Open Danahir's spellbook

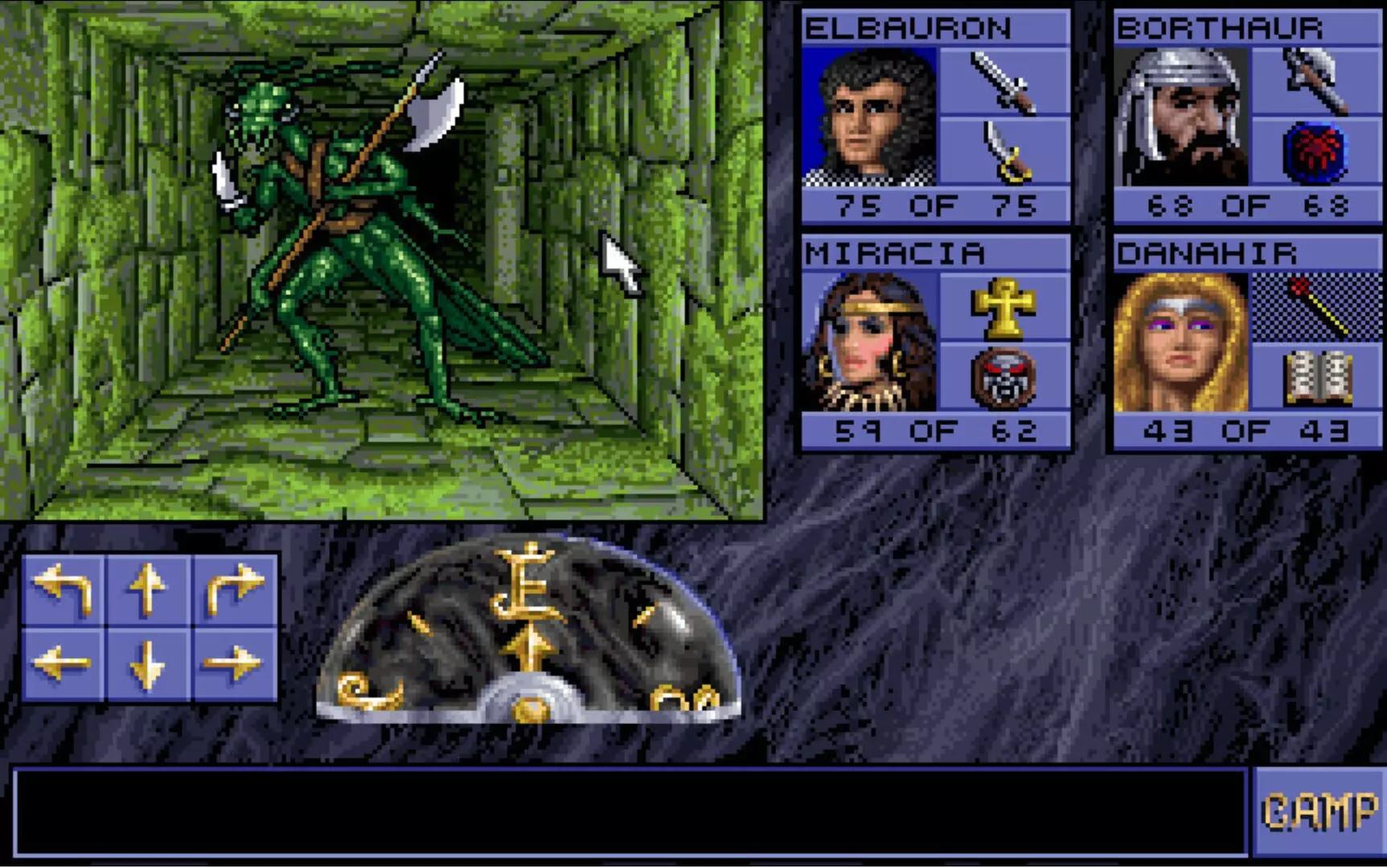(1319, 378)
